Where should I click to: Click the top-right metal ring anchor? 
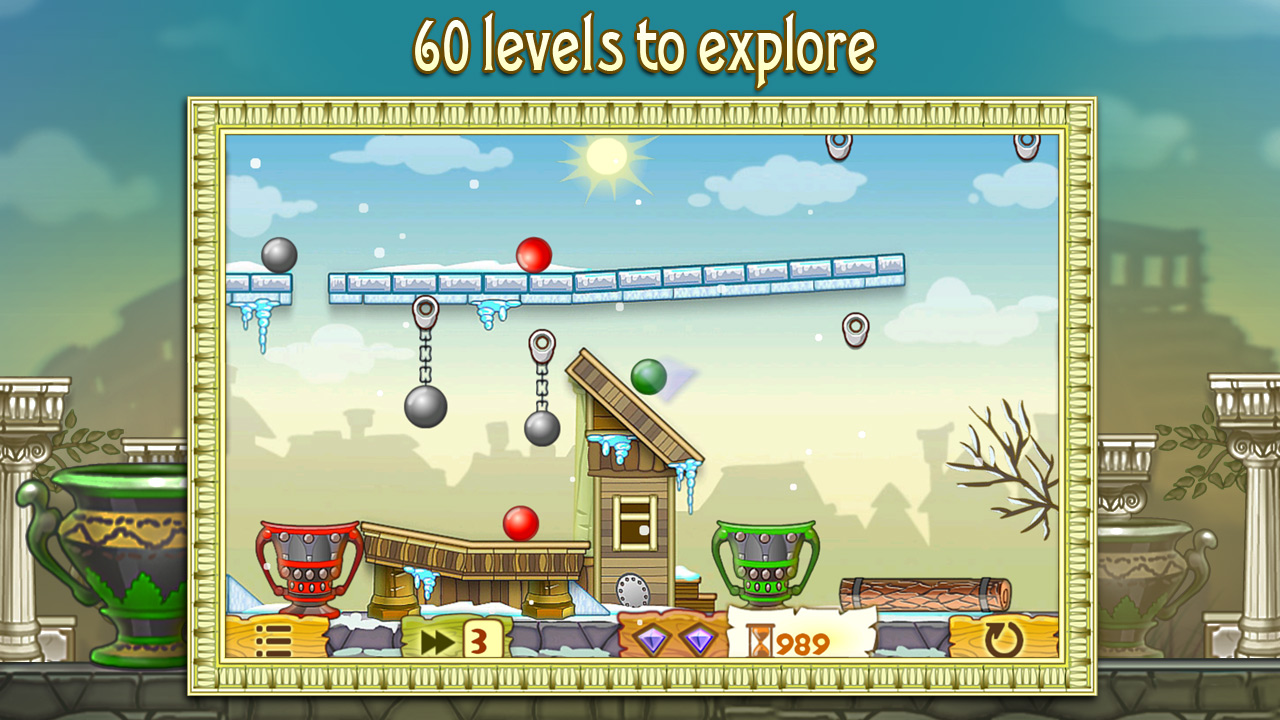pyautogui.click(x=1028, y=141)
